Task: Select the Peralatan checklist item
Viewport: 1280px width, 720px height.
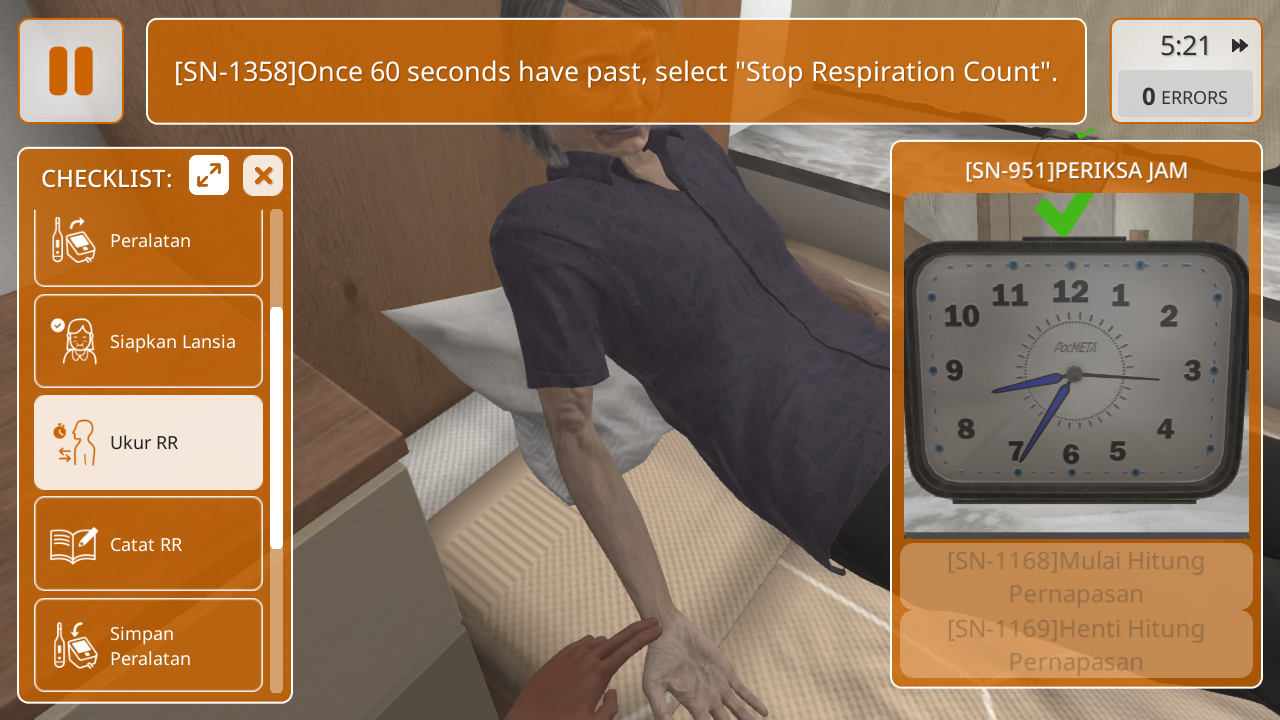Action: (x=148, y=242)
